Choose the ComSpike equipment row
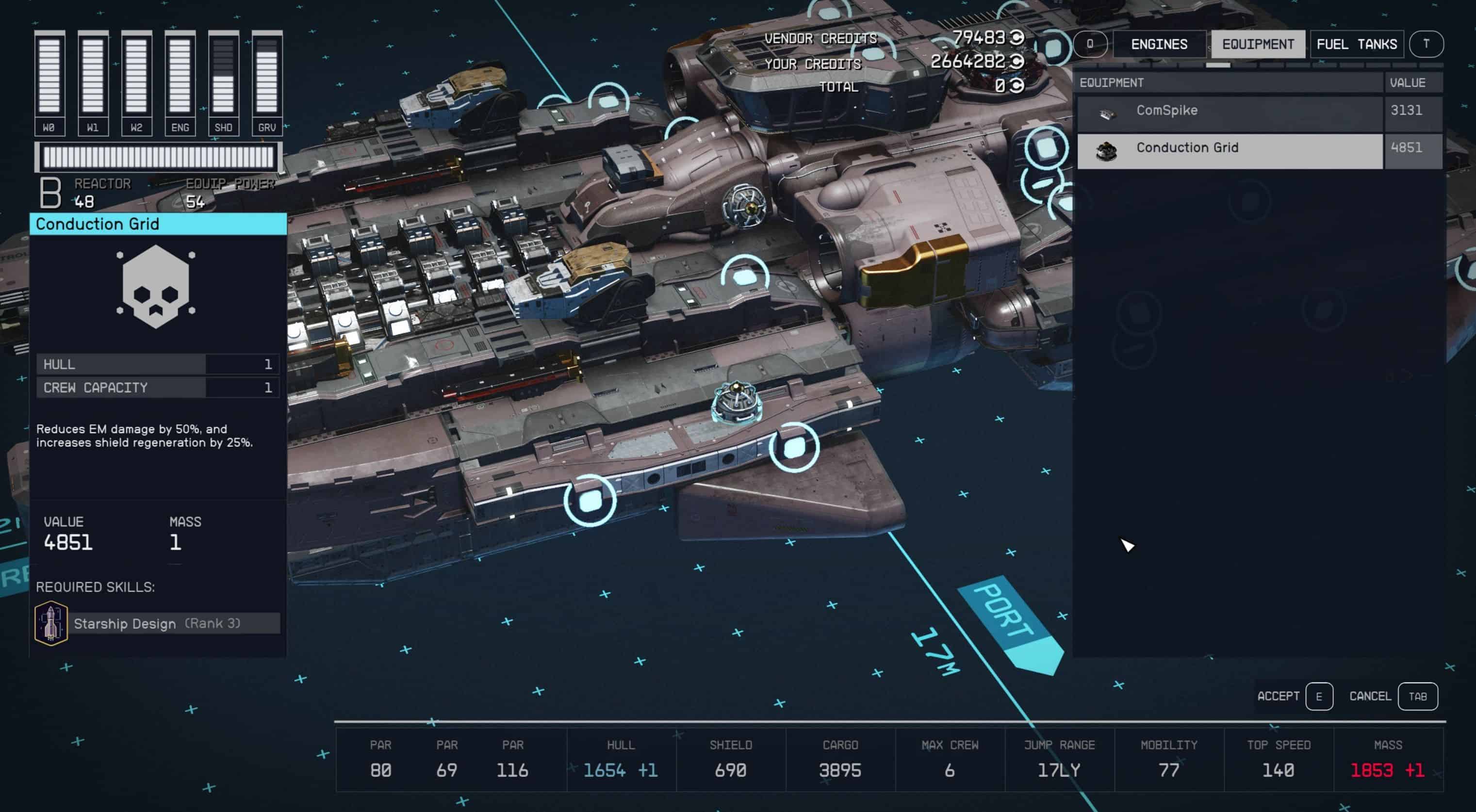The image size is (1476, 812). pos(1229,111)
